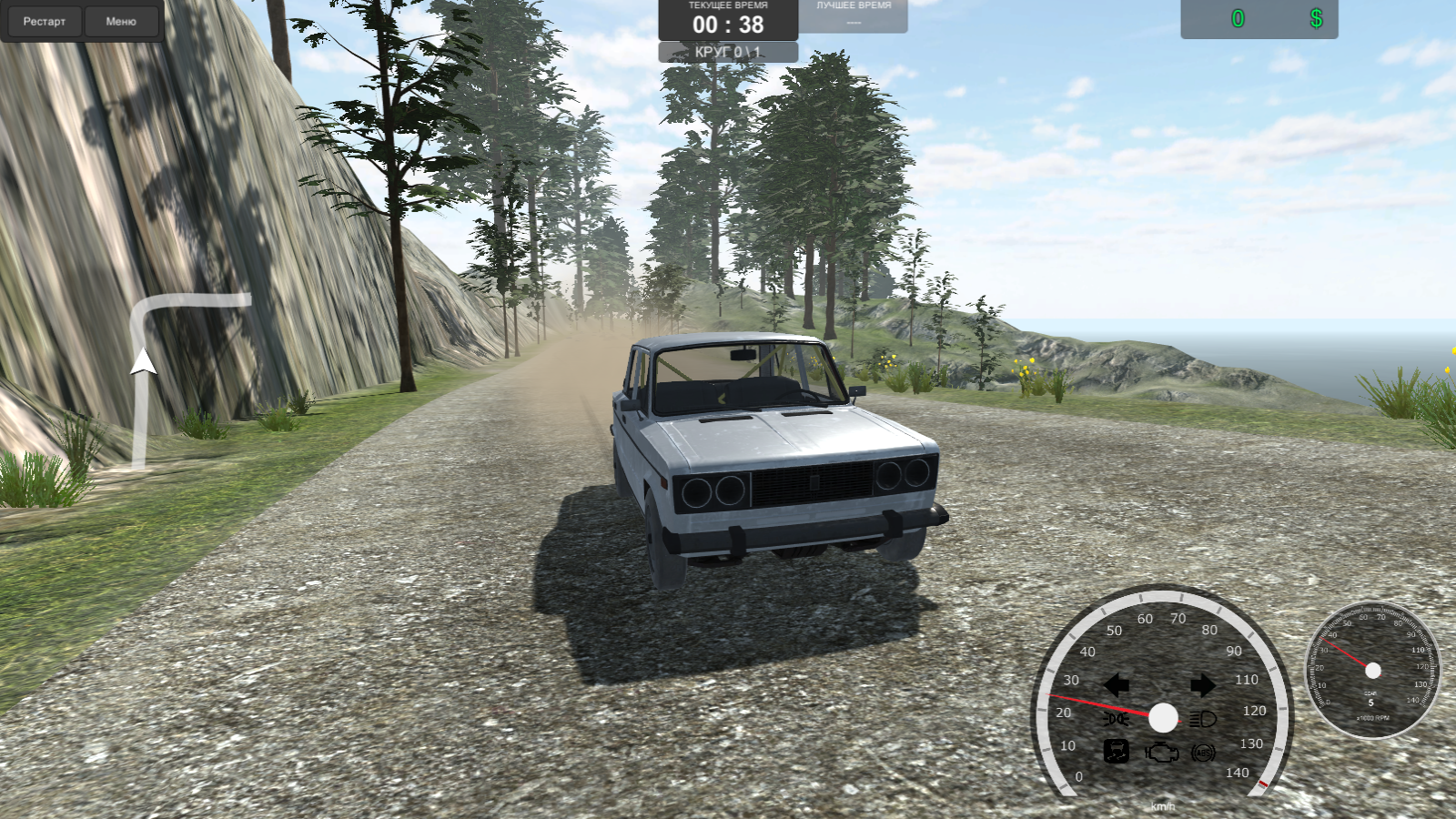Click the fog light indicator icon
Image resolution: width=1456 pixels, height=819 pixels.
[1117, 718]
